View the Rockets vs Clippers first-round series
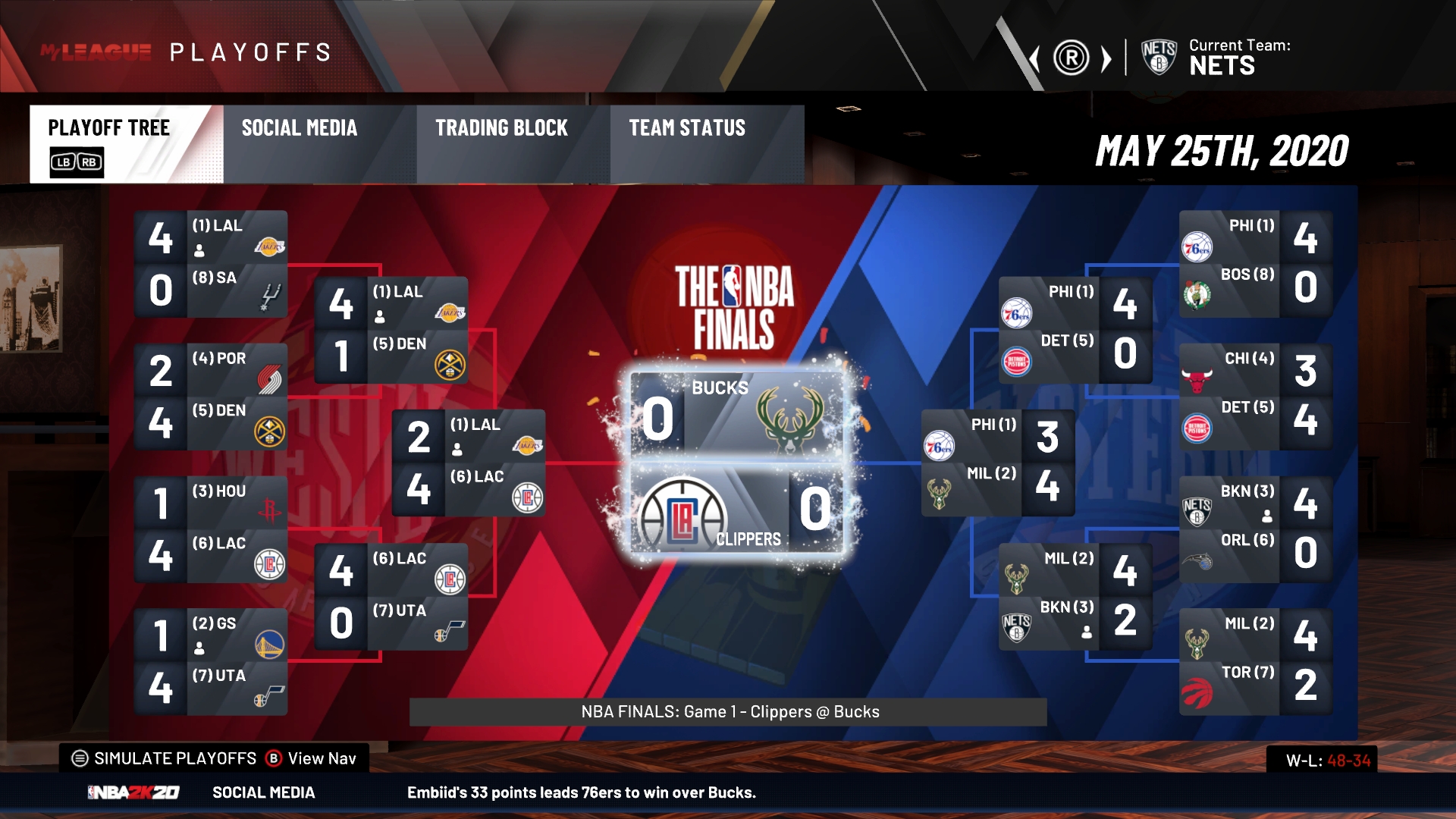Image resolution: width=1456 pixels, height=819 pixels. tap(211, 529)
